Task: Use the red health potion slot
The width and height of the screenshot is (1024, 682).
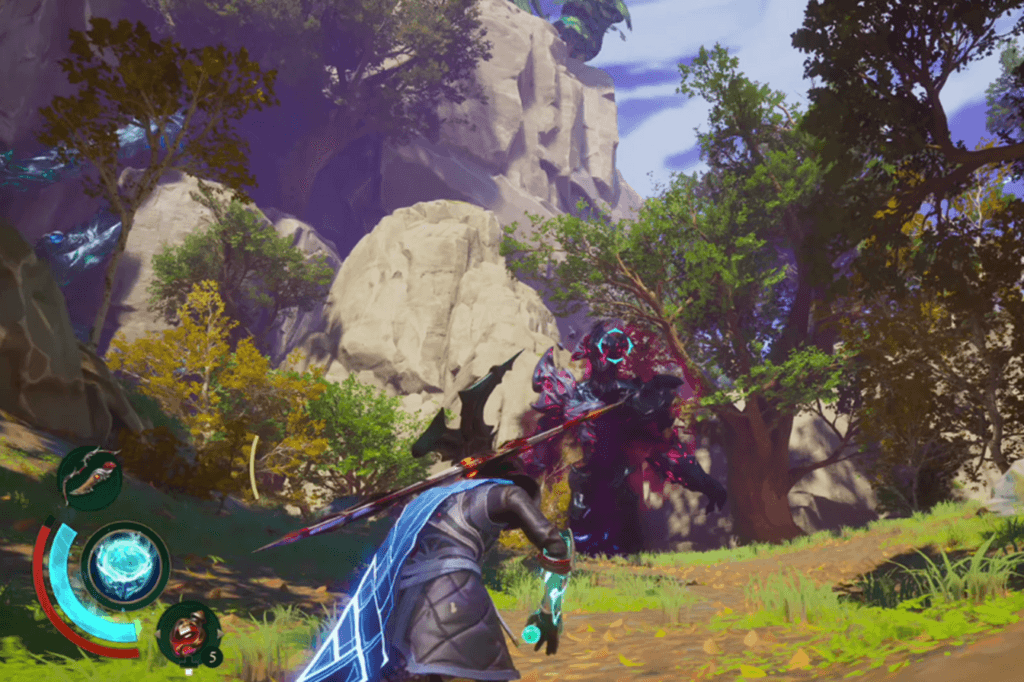Action: coord(188,633)
